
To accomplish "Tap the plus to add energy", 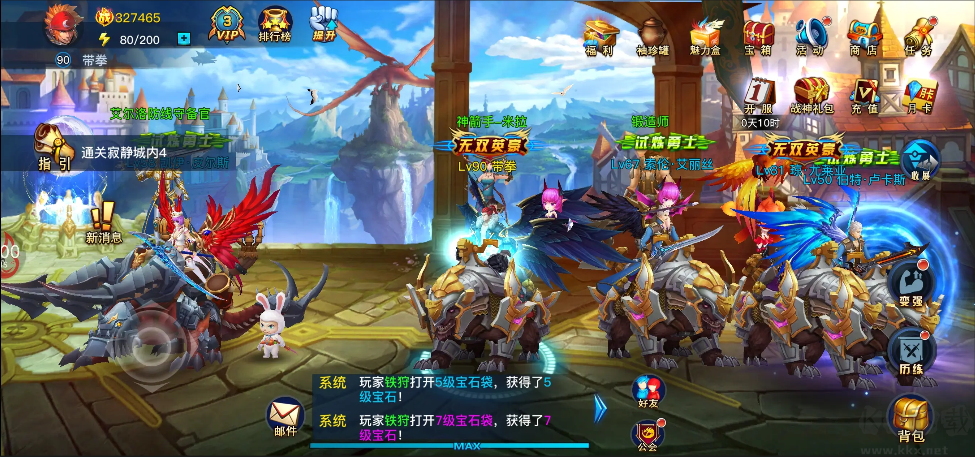I will [x=183, y=39].
